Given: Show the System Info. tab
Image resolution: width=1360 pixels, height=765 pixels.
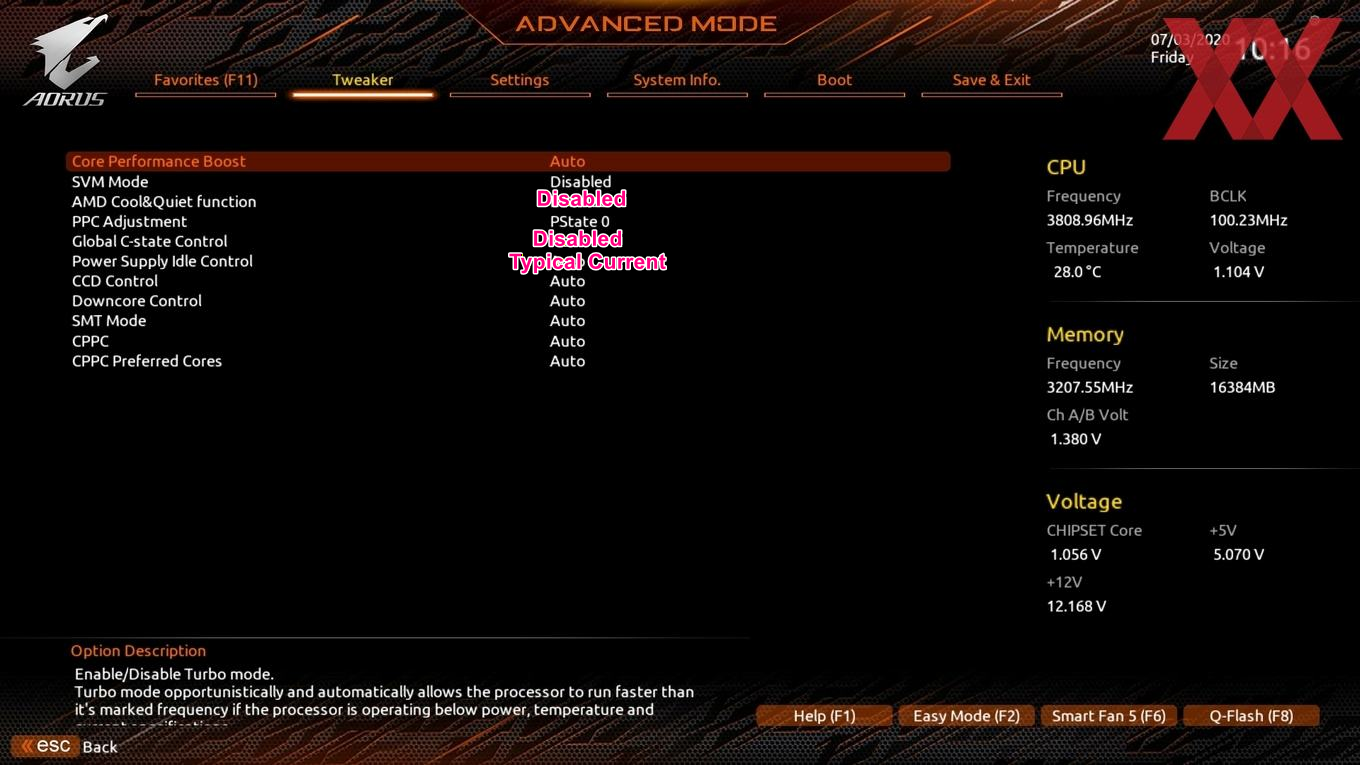Looking at the screenshot, I should click(676, 80).
